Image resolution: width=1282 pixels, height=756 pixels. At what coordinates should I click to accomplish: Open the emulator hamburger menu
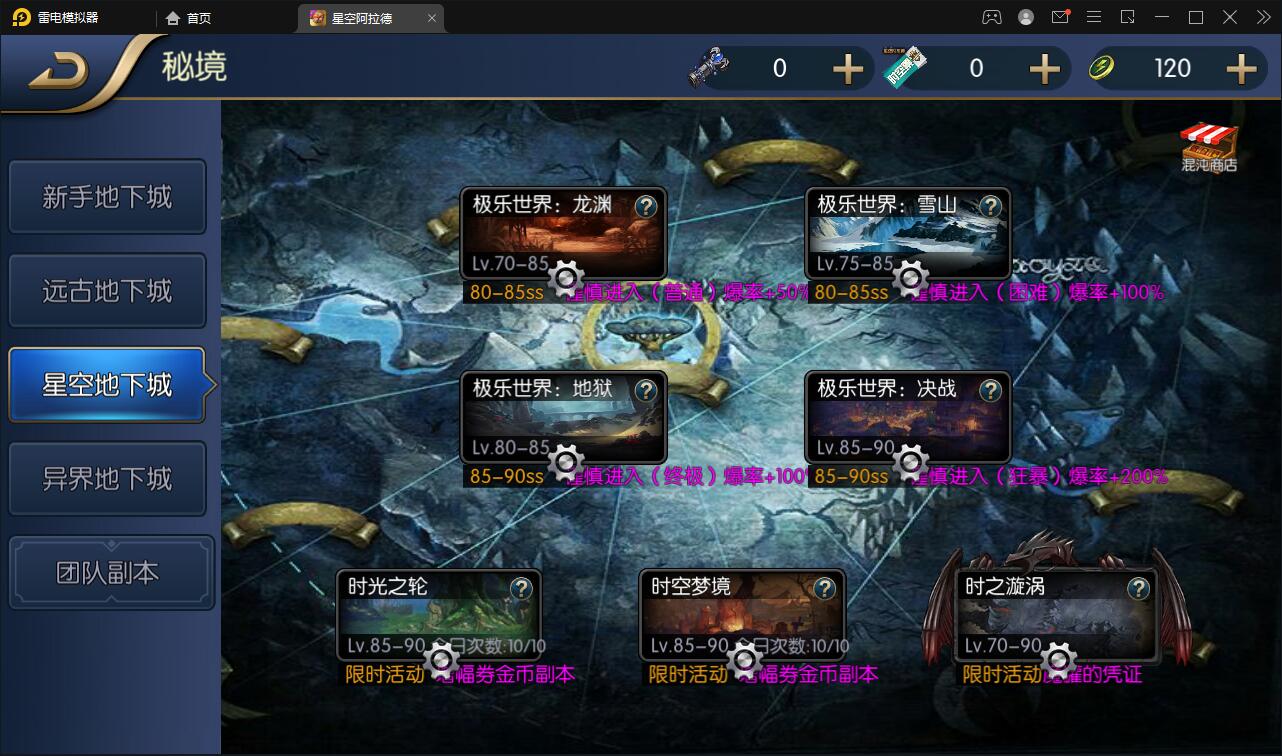1094,17
